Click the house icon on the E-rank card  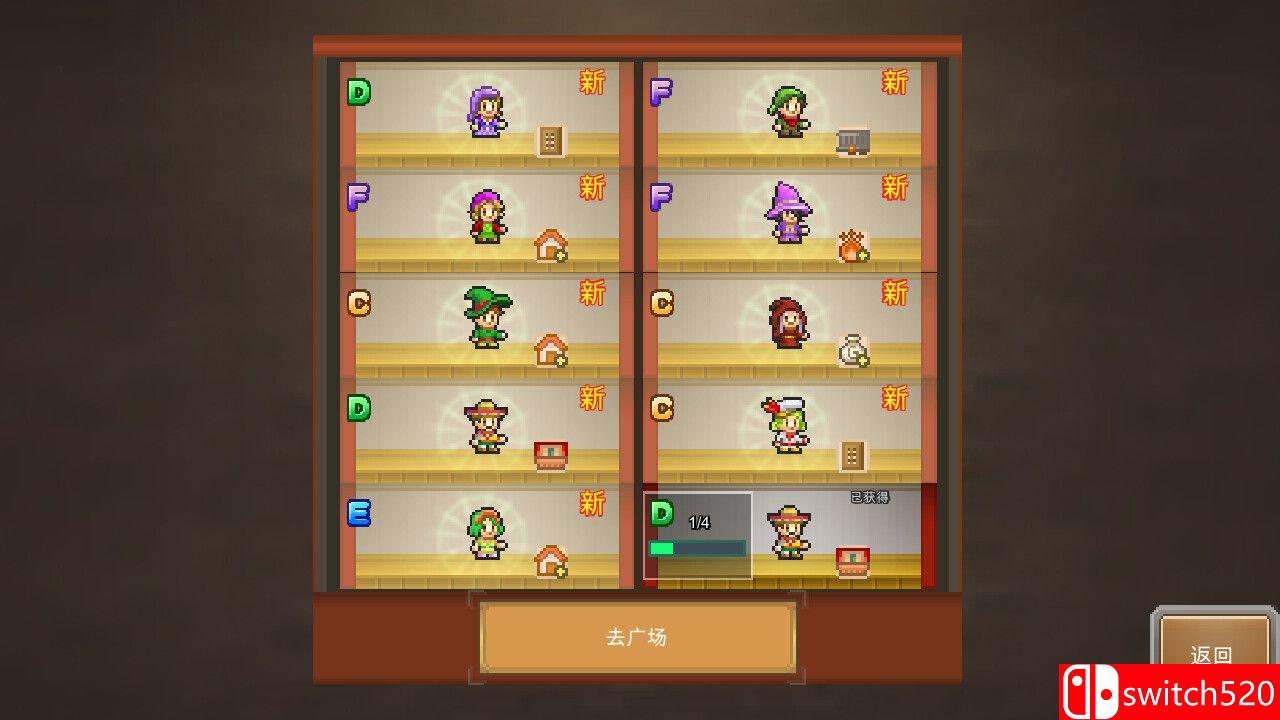pos(550,560)
